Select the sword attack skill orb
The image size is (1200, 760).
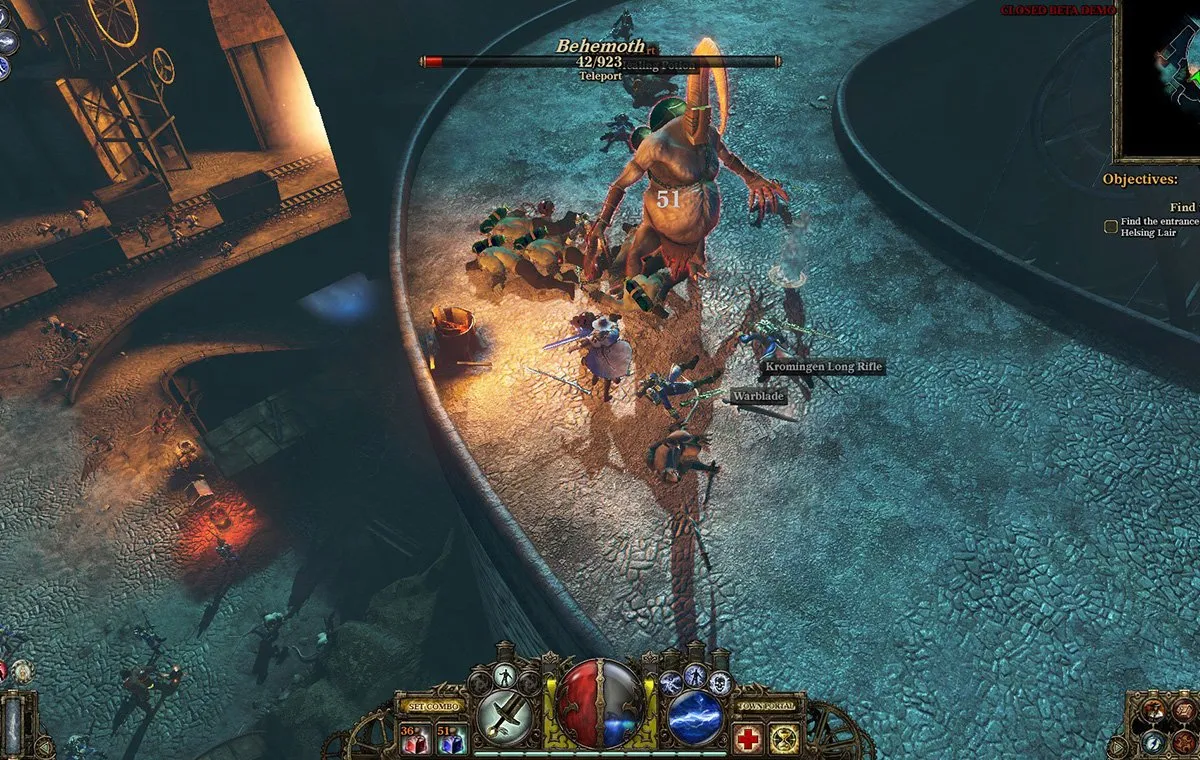pyautogui.click(x=502, y=716)
